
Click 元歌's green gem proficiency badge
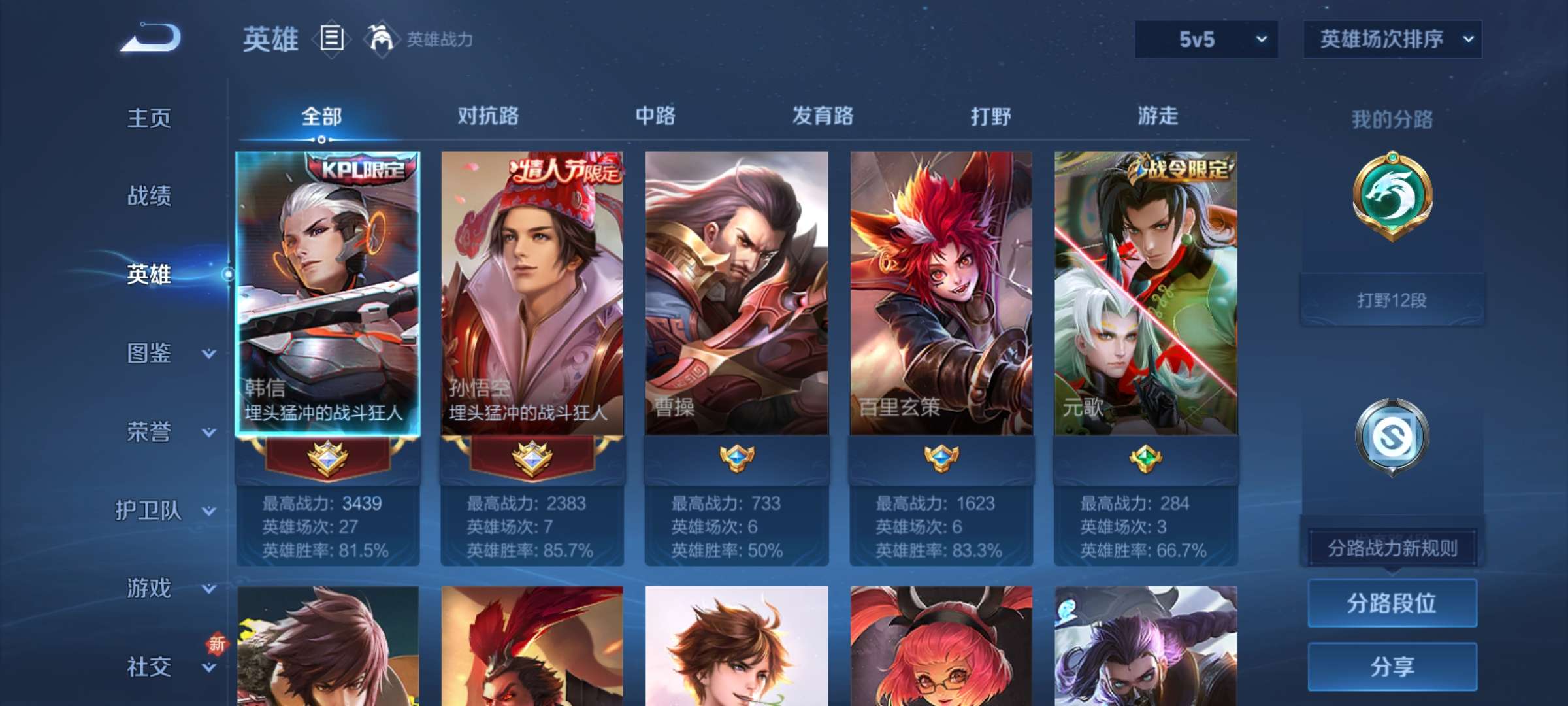pos(1147,460)
